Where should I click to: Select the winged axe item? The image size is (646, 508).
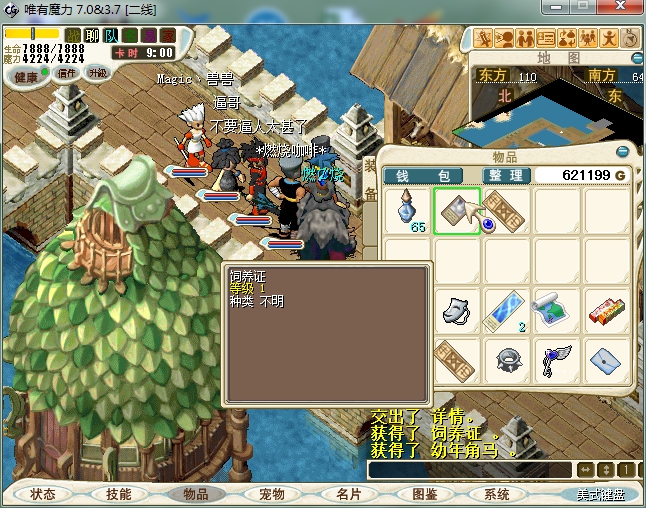pyautogui.click(x=557, y=358)
